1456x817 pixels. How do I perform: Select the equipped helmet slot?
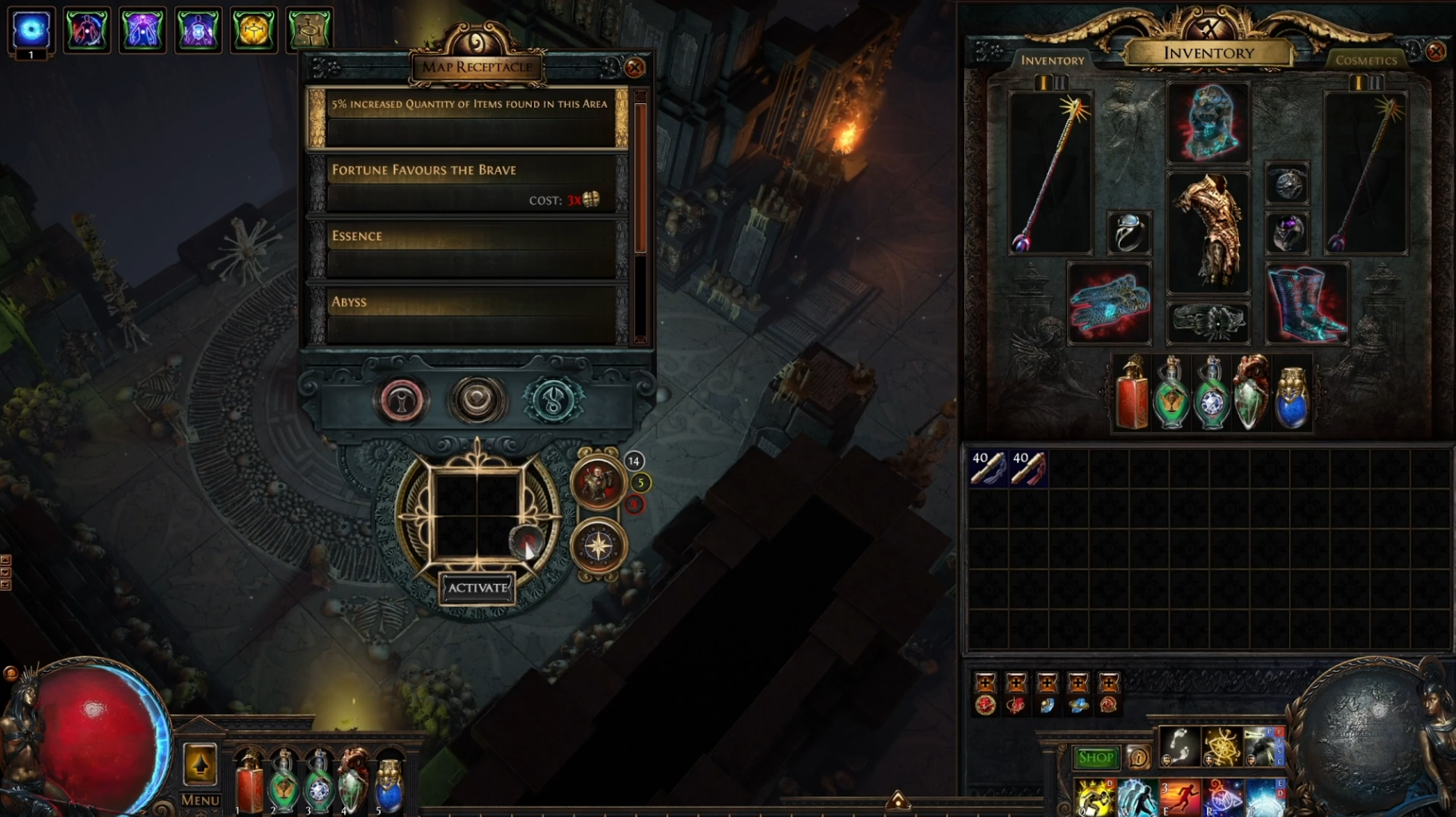1209,124
